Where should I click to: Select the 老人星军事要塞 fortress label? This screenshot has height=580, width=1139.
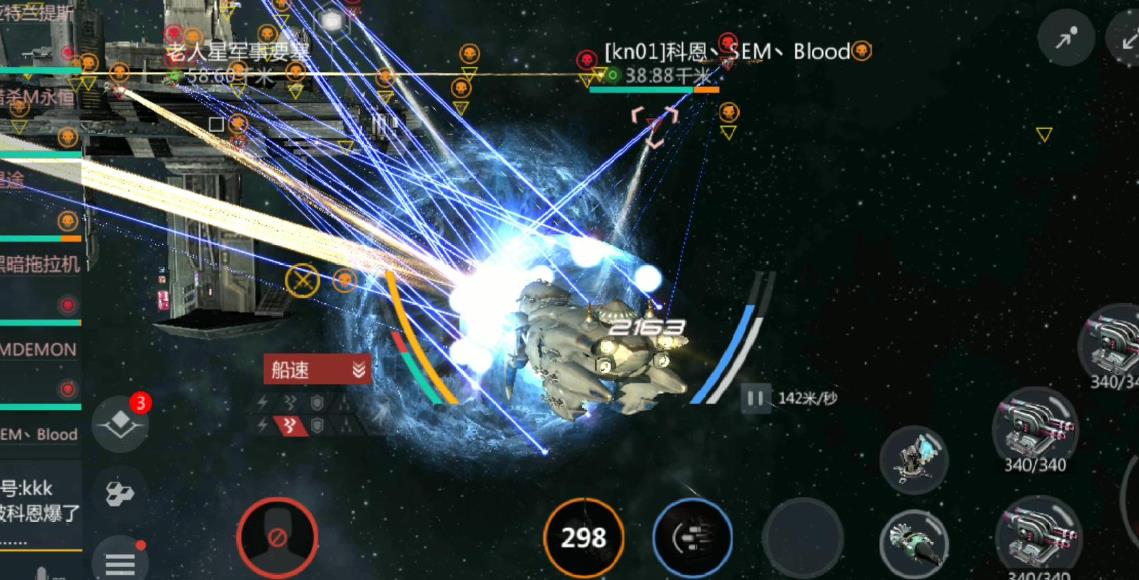(x=237, y=52)
